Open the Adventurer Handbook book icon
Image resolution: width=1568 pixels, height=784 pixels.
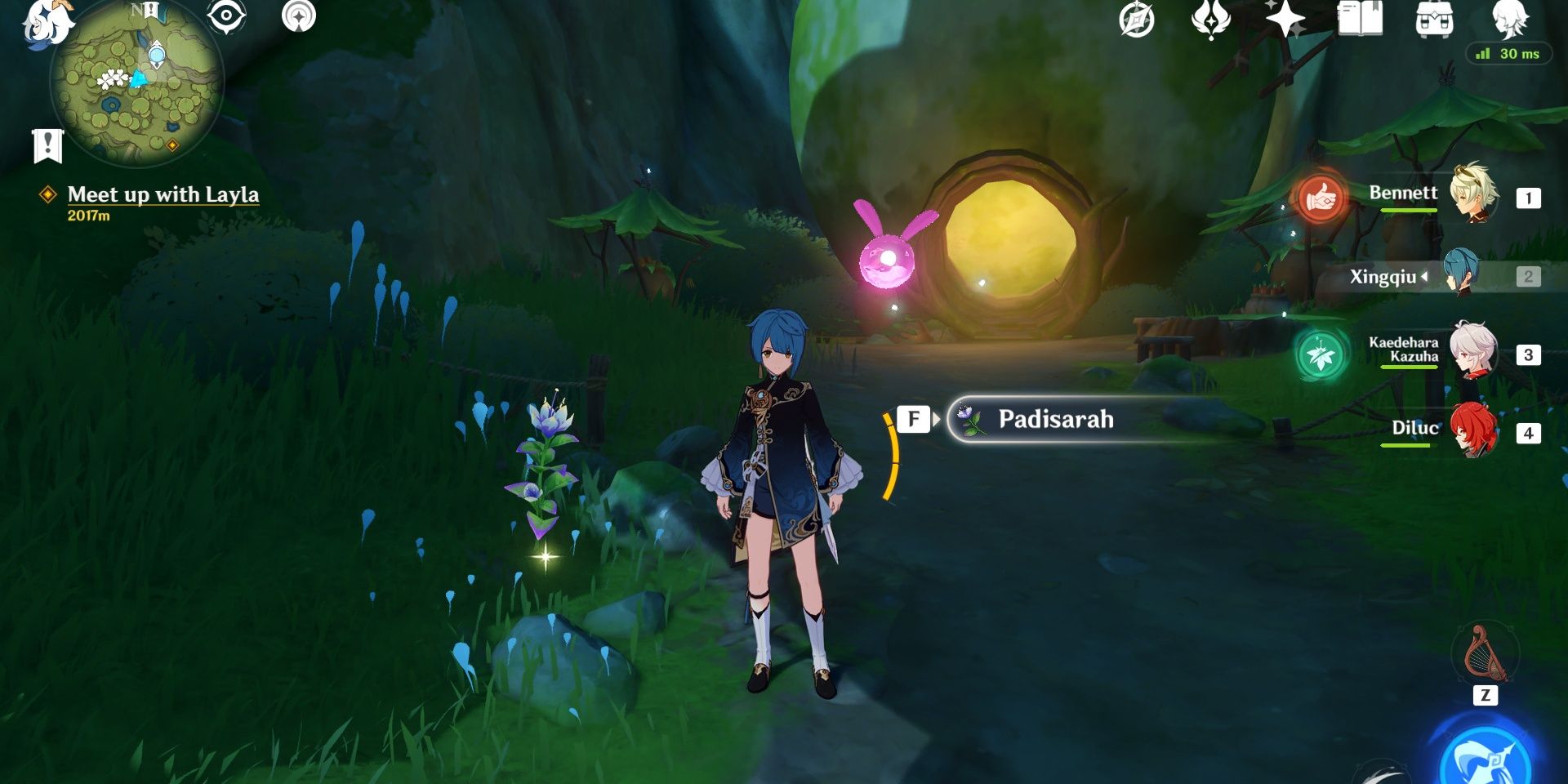pos(1360,20)
